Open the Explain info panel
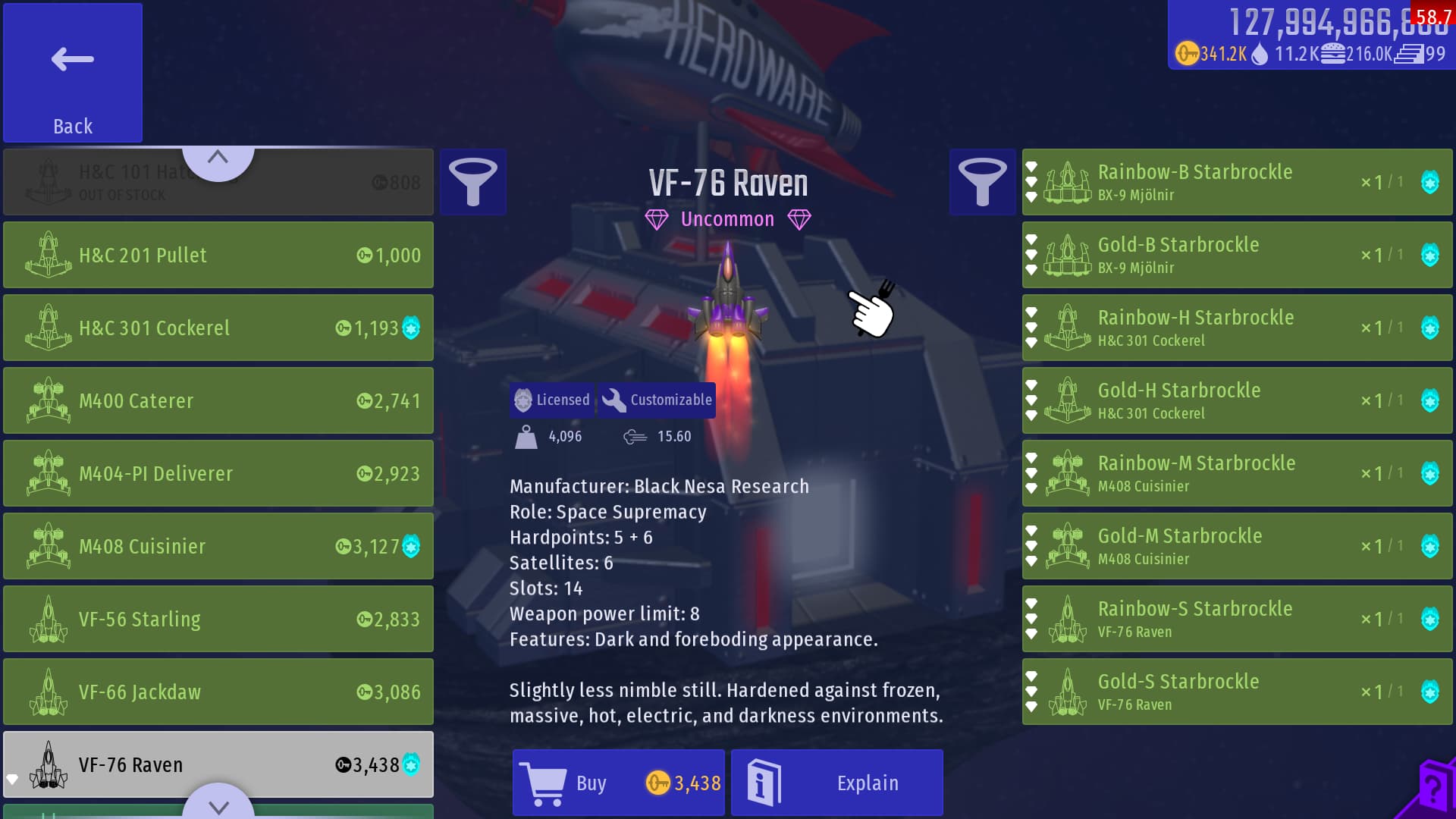The image size is (1456, 819). [x=836, y=783]
